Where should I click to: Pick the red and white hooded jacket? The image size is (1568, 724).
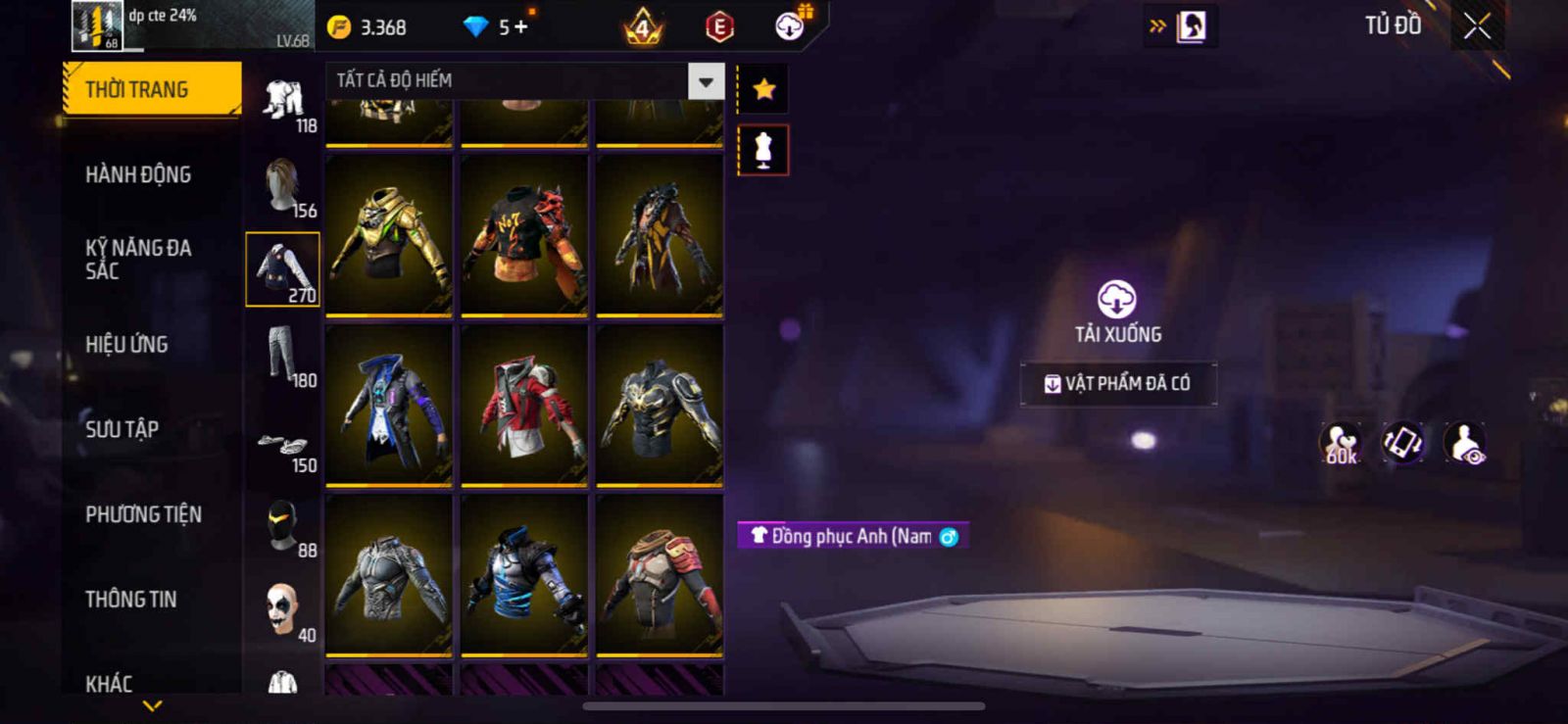click(524, 405)
